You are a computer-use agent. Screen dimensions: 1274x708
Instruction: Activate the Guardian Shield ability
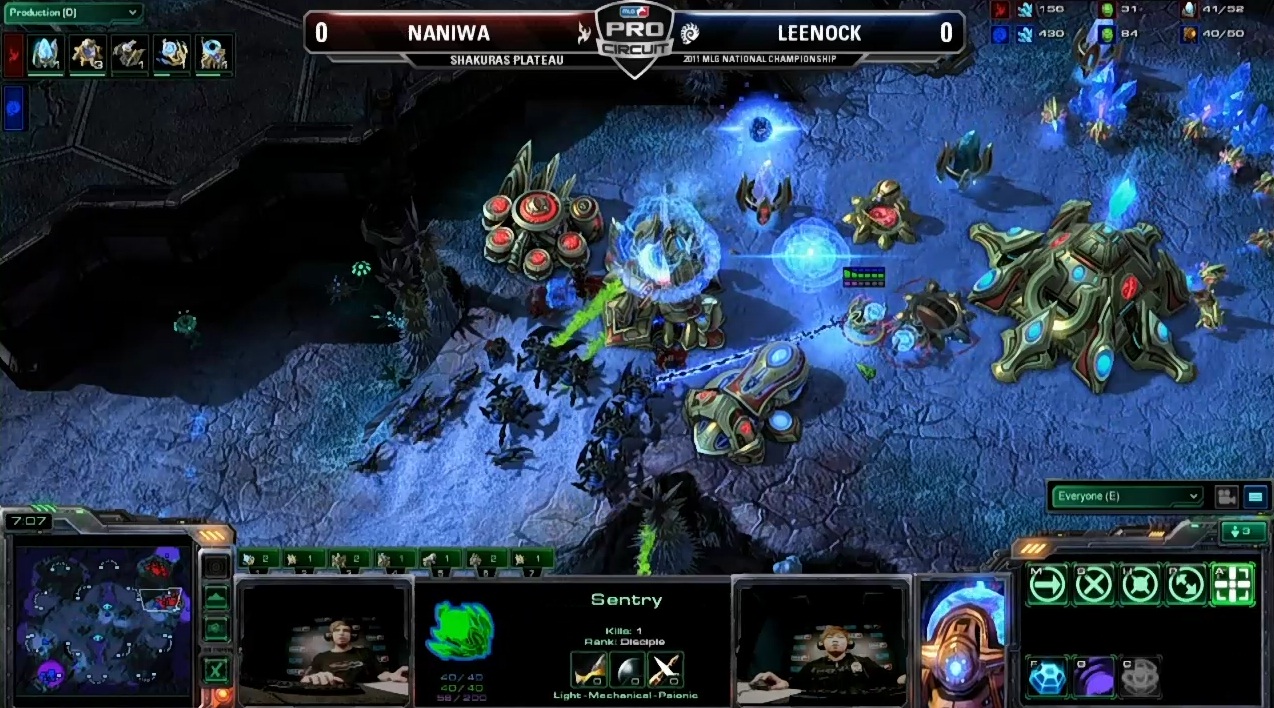pyautogui.click(x=1093, y=677)
